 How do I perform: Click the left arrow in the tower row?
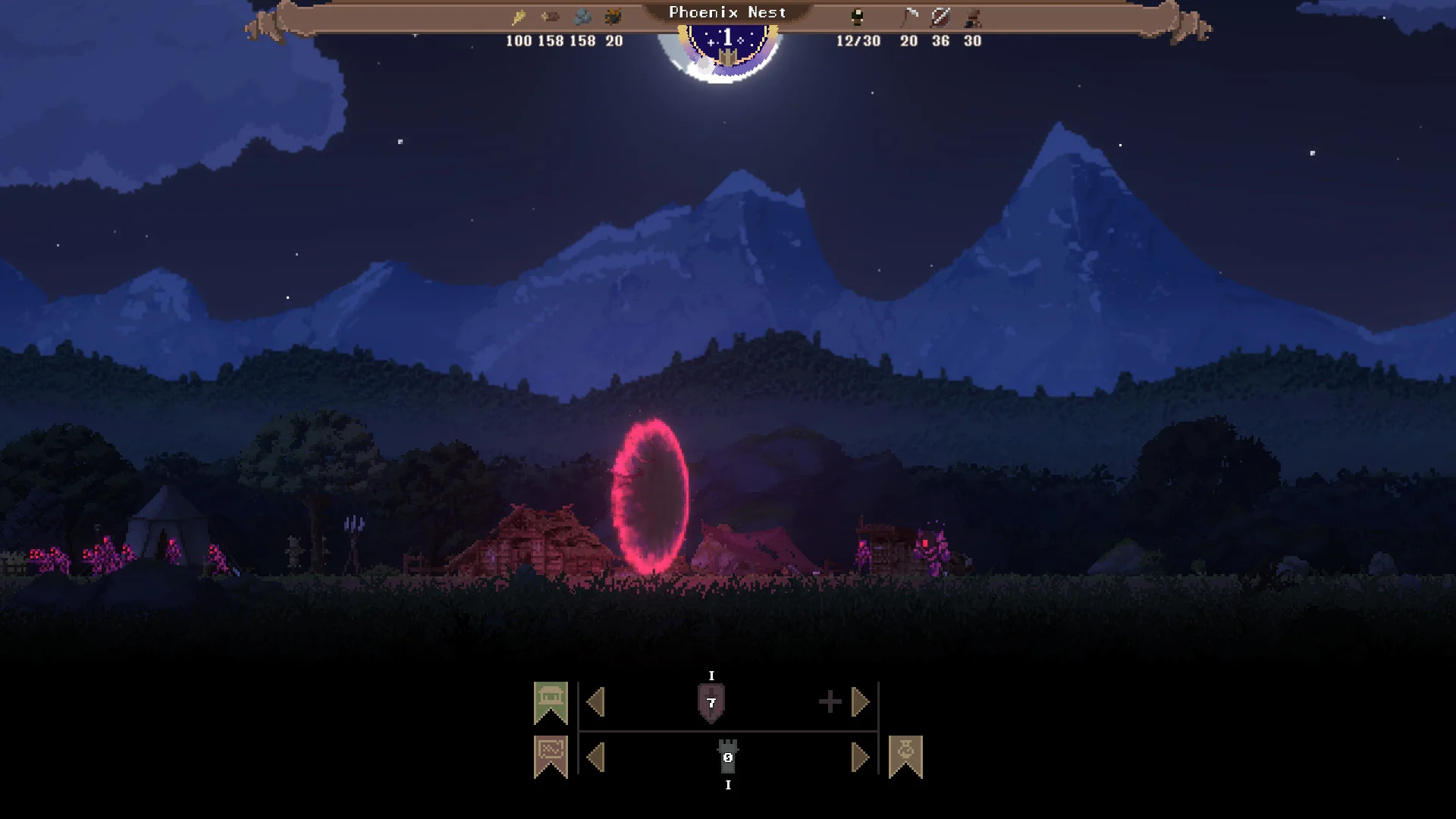pyautogui.click(x=596, y=757)
